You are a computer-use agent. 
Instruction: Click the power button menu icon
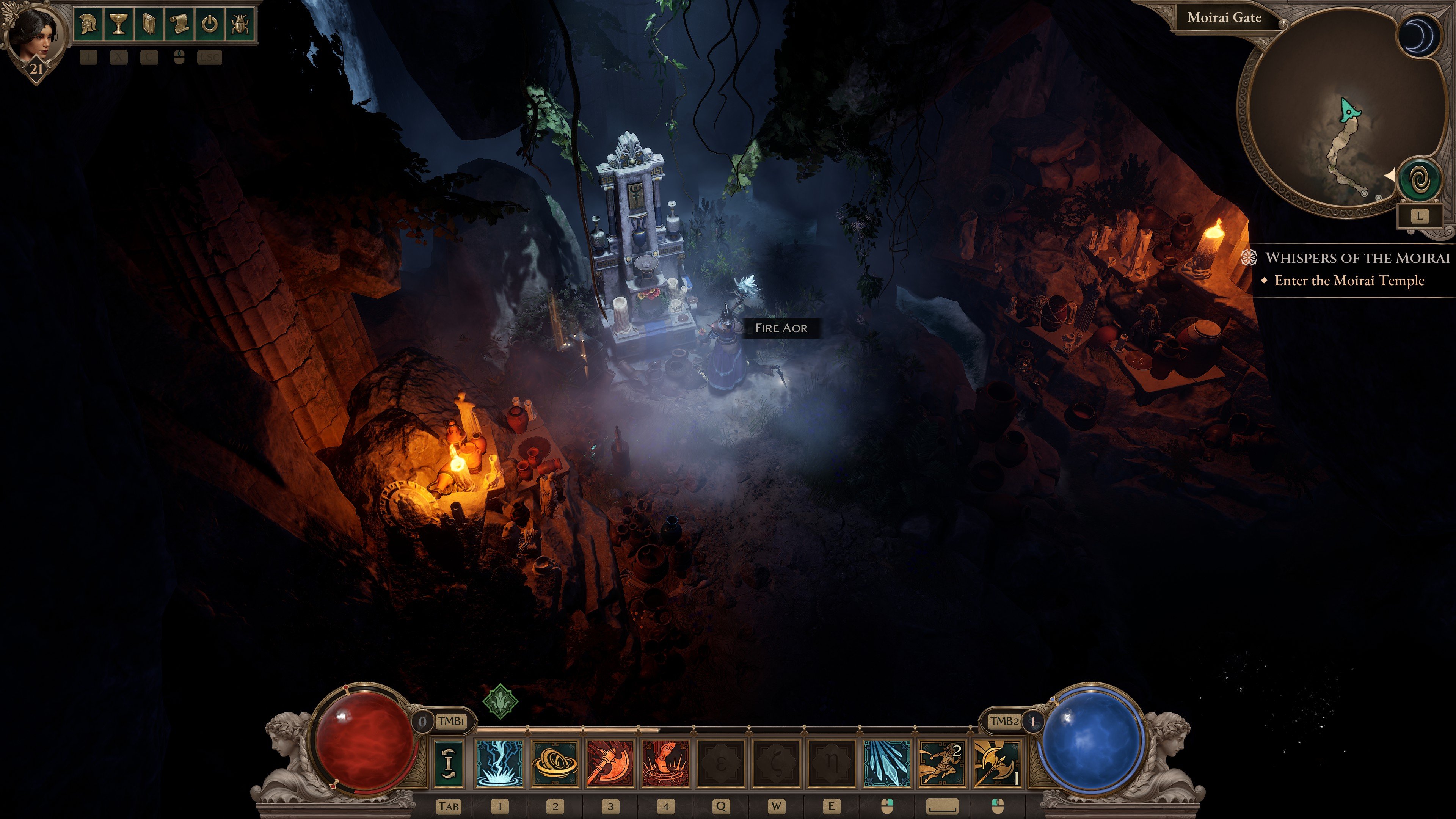210,24
